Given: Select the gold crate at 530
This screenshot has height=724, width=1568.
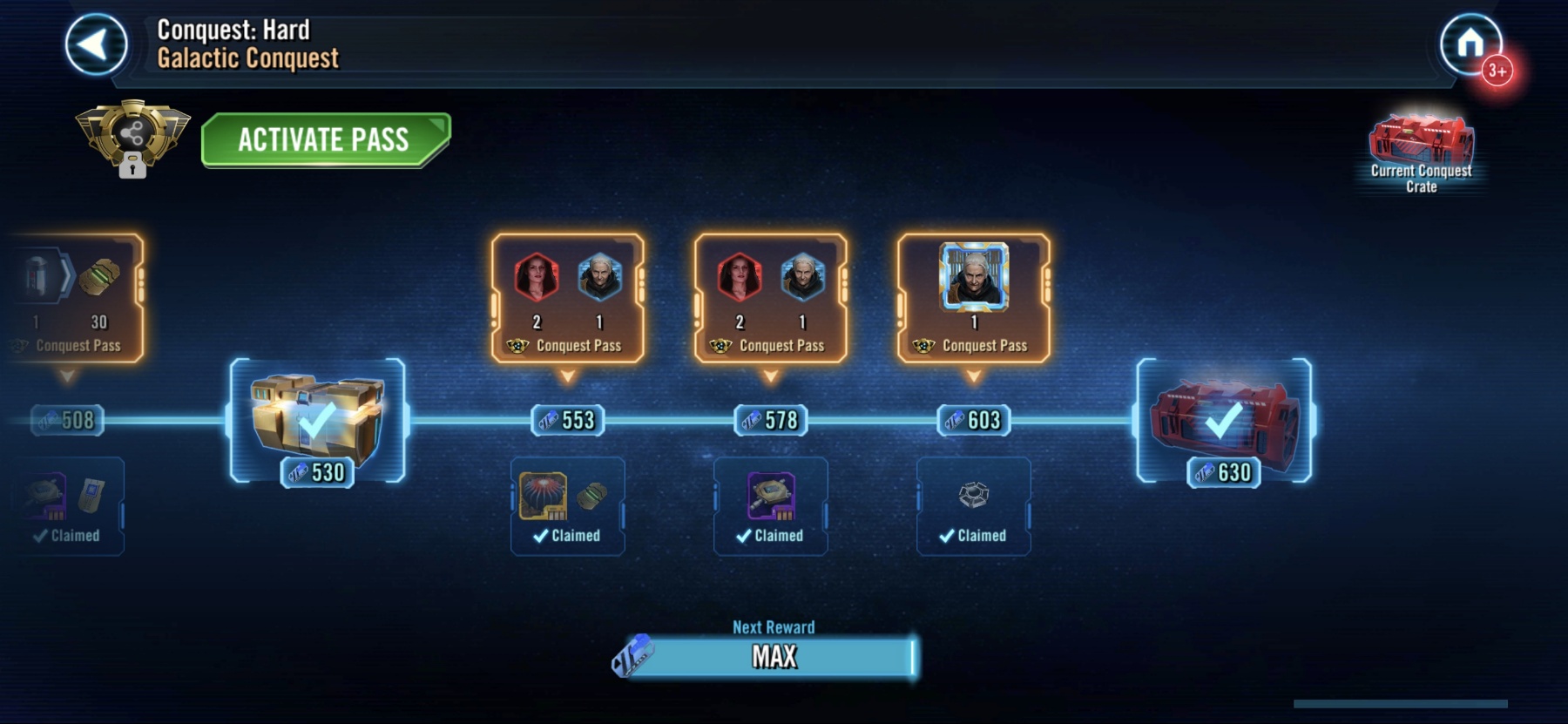Looking at the screenshot, I should pos(318,420).
